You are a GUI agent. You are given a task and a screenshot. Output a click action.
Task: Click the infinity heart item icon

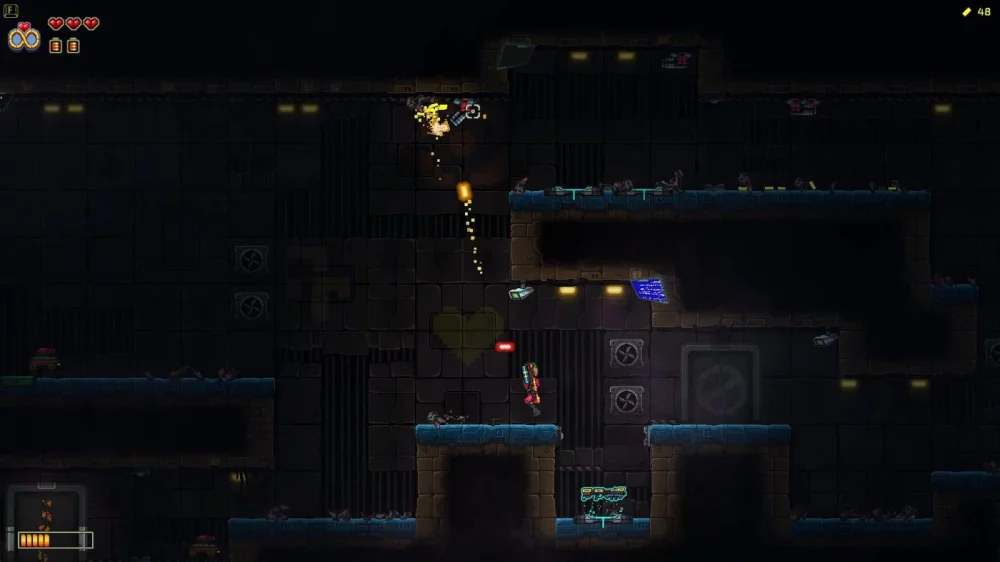tap(24, 37)
